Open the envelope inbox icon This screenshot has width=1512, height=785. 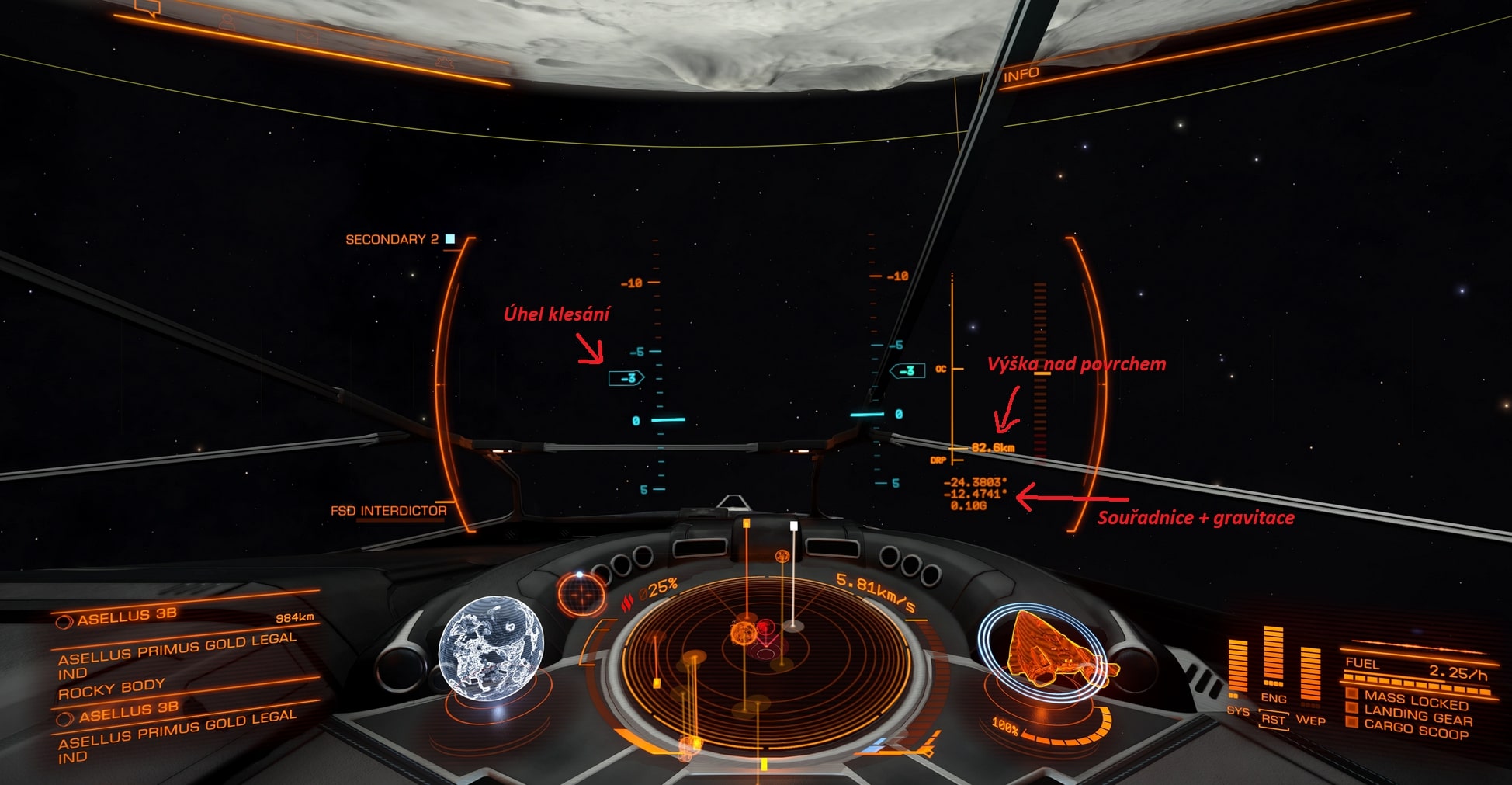coord(307,35)
